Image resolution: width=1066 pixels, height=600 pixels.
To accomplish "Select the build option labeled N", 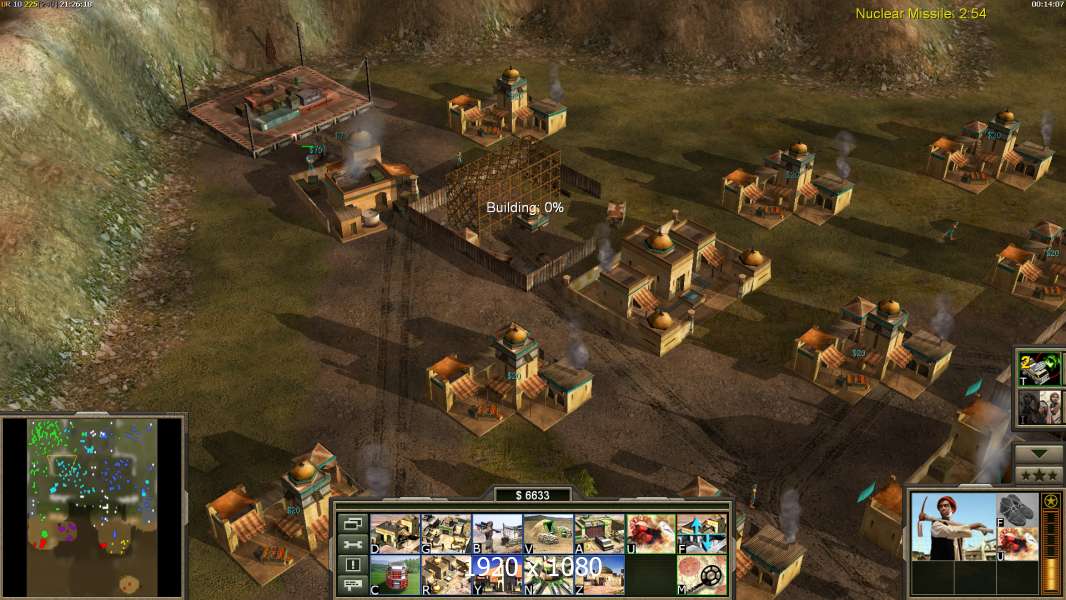I will [x=548, y=574].
